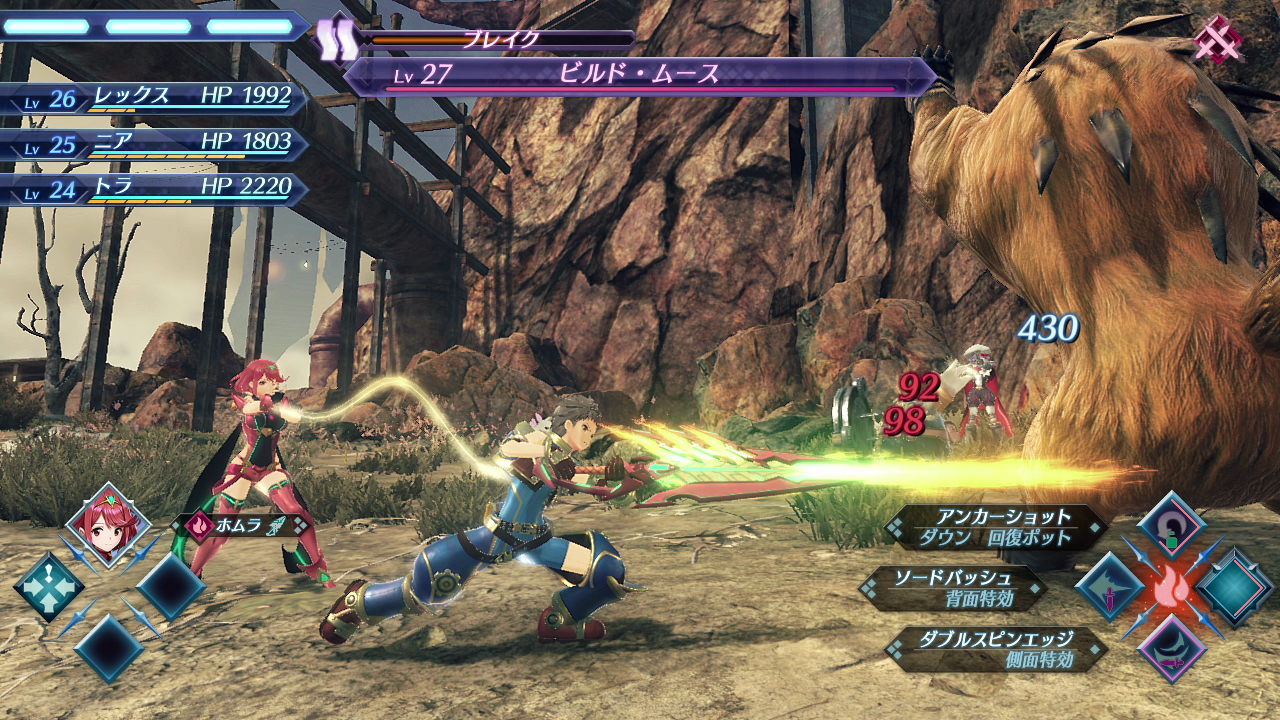Choose the ダブルスピンエッジ art label
The width and height of the screenshot is (1280, 720).
[996, 648]
